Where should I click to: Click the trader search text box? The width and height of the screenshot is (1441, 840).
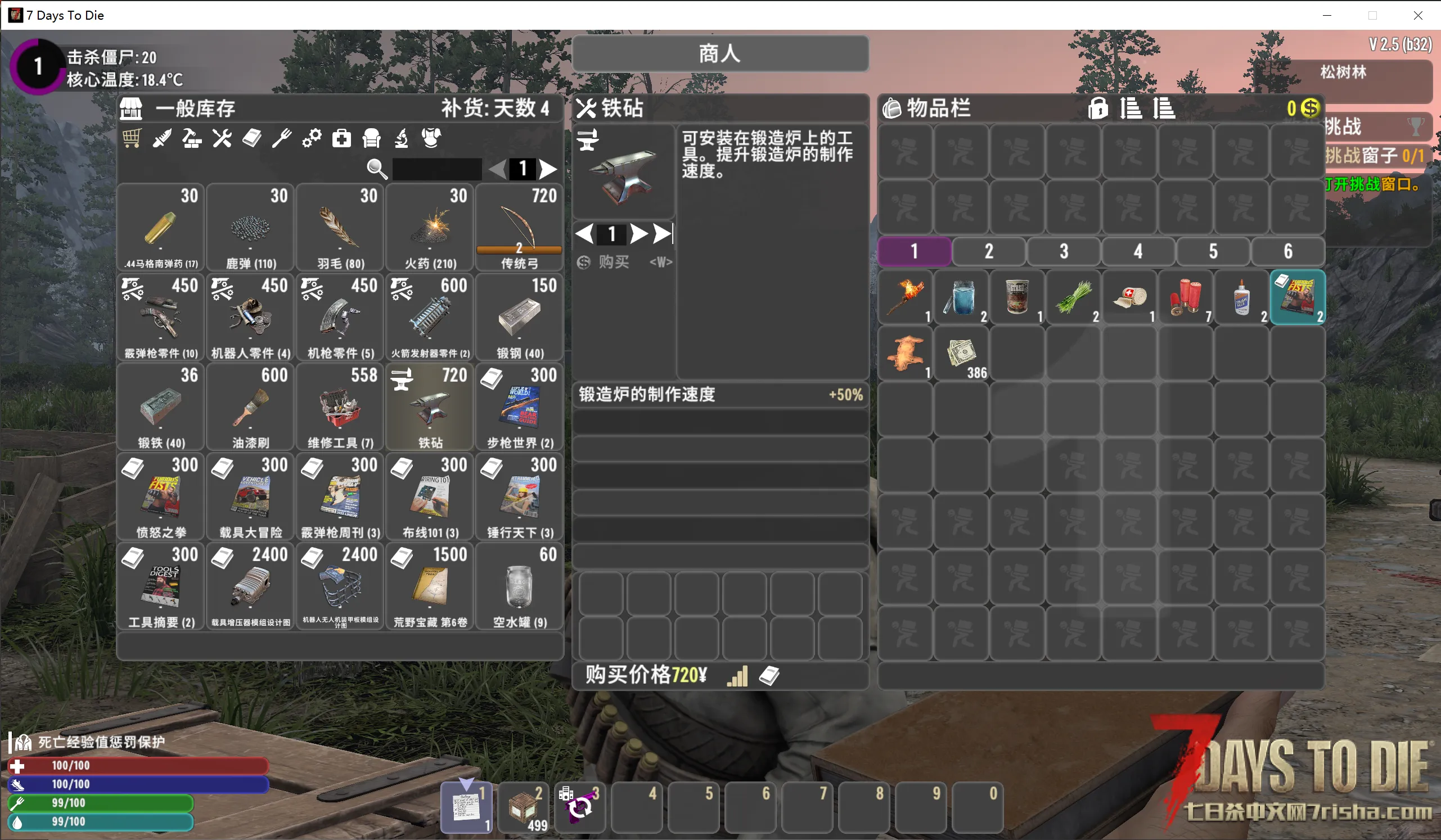tap(437, 169)
